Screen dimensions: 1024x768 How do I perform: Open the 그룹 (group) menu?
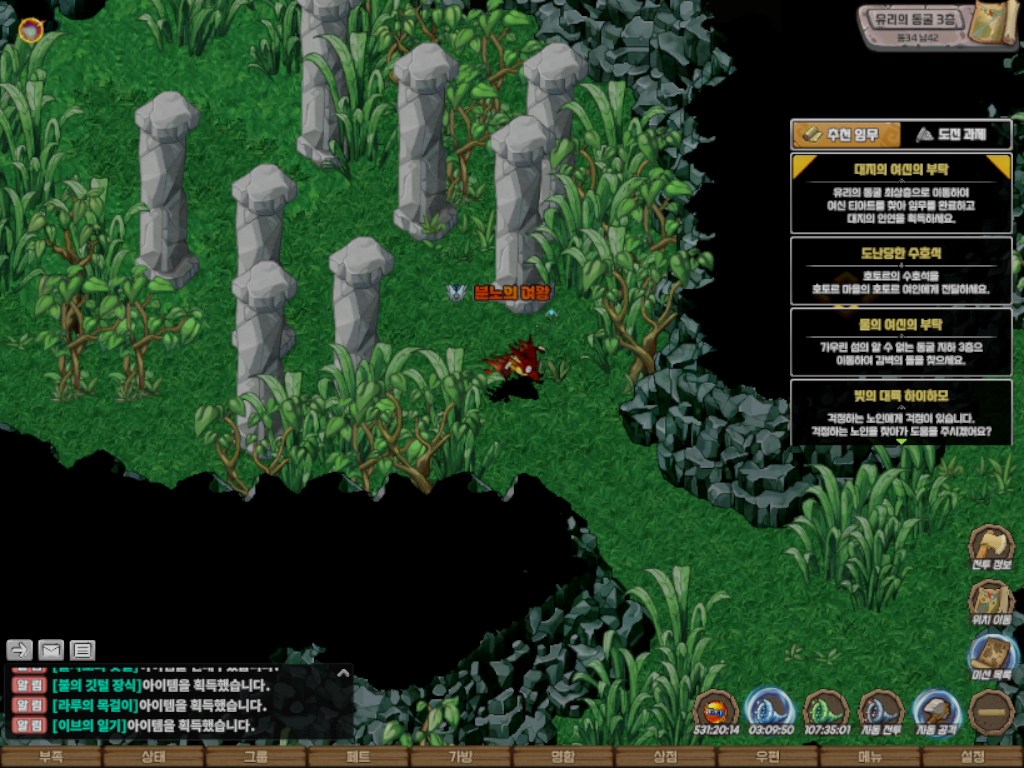256,757
